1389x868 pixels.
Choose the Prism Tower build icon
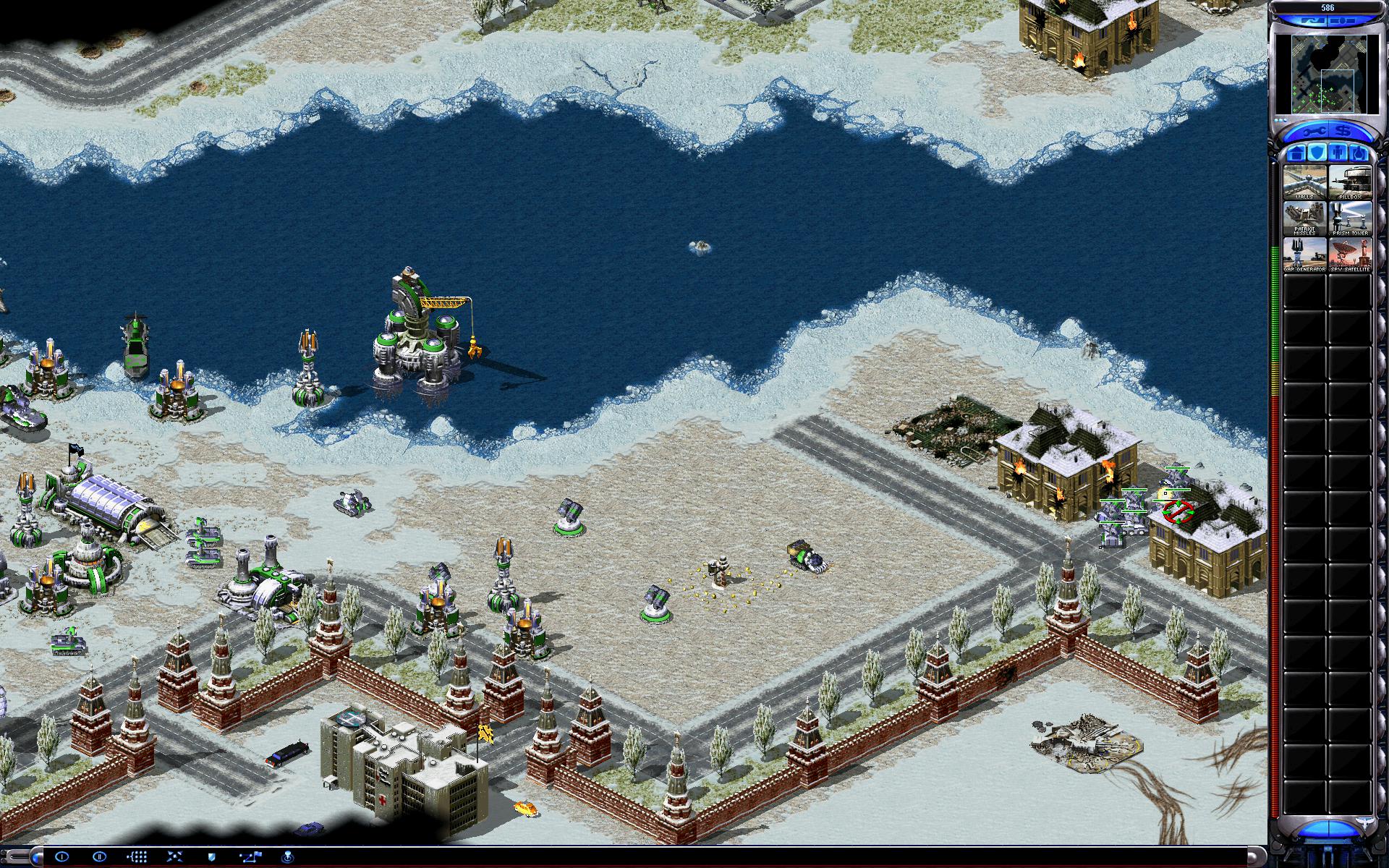1350,218
